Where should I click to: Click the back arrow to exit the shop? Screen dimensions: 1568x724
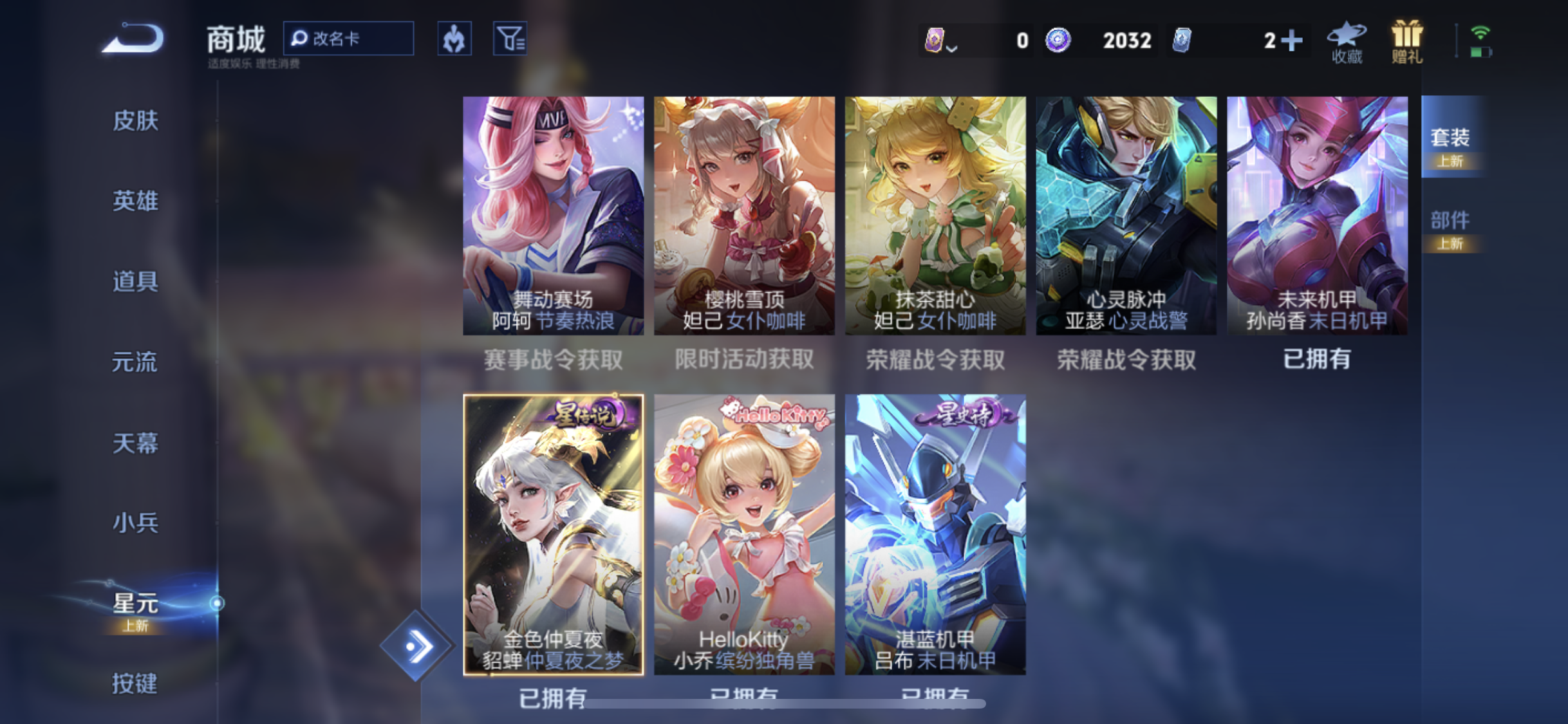click(x=132, y=39)
